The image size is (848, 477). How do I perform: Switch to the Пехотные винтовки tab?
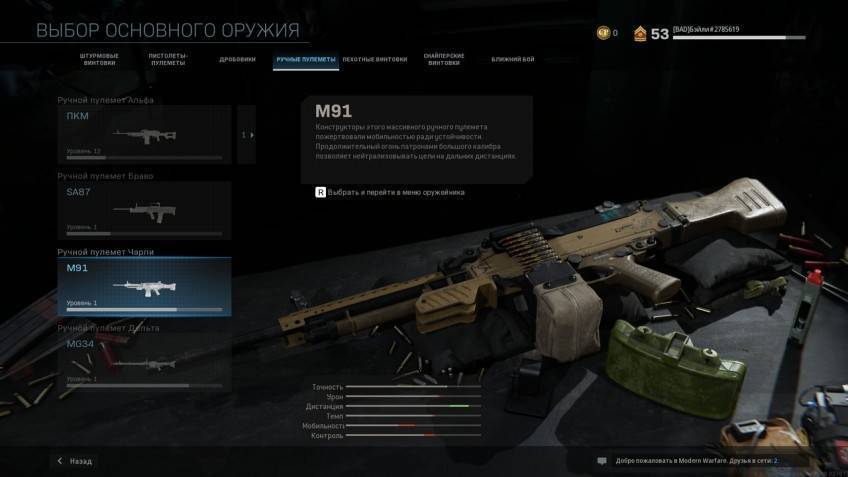[375, 59]
